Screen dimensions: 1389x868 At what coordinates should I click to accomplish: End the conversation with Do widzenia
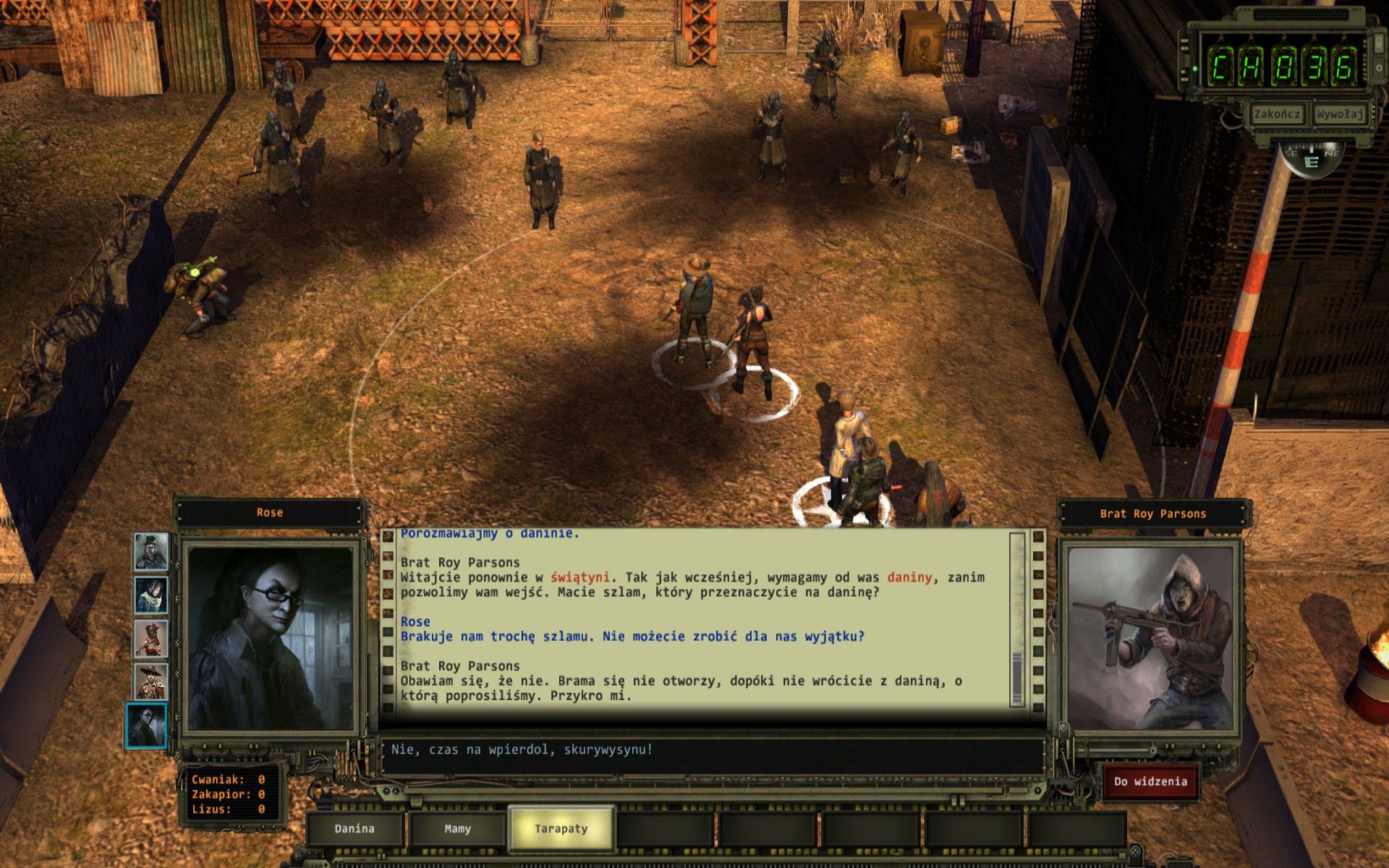(1150, 782)
